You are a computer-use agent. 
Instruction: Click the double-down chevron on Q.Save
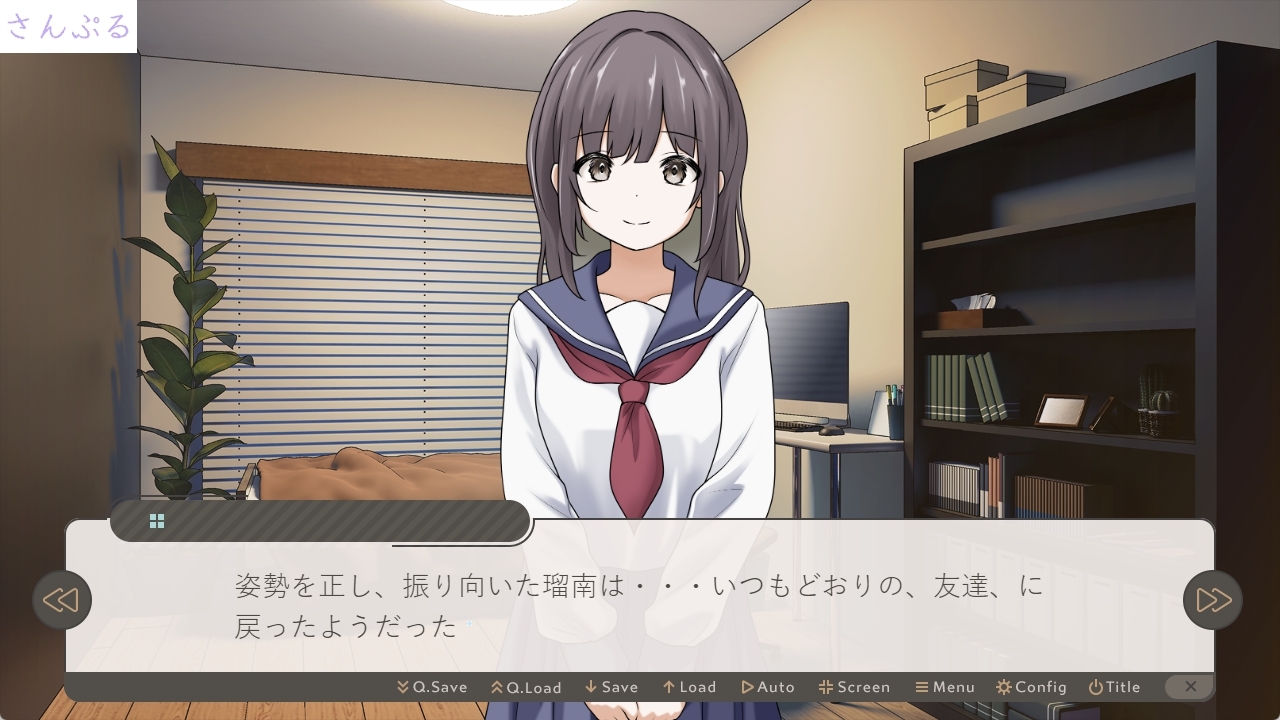[x=401, y=687]
